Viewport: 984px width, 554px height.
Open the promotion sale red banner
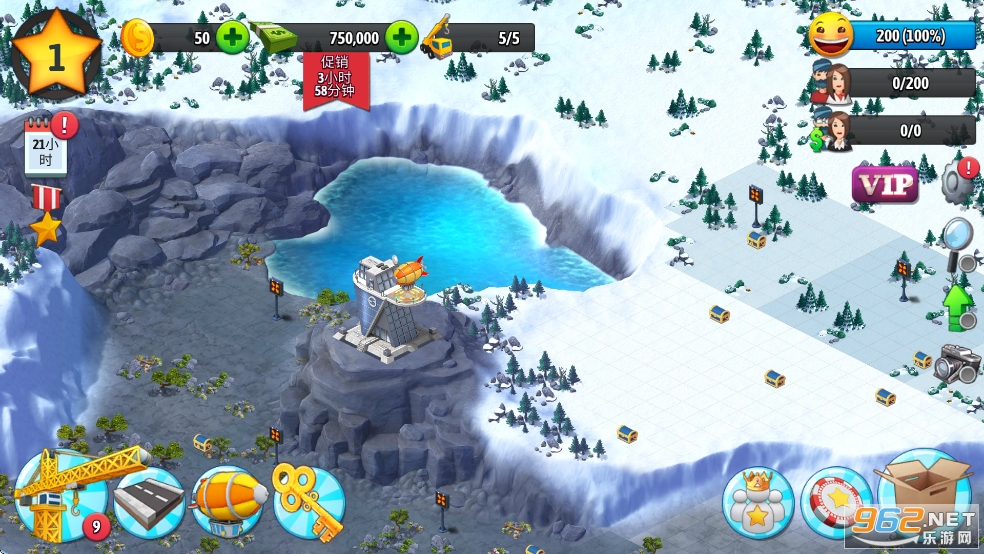(336, 78)
